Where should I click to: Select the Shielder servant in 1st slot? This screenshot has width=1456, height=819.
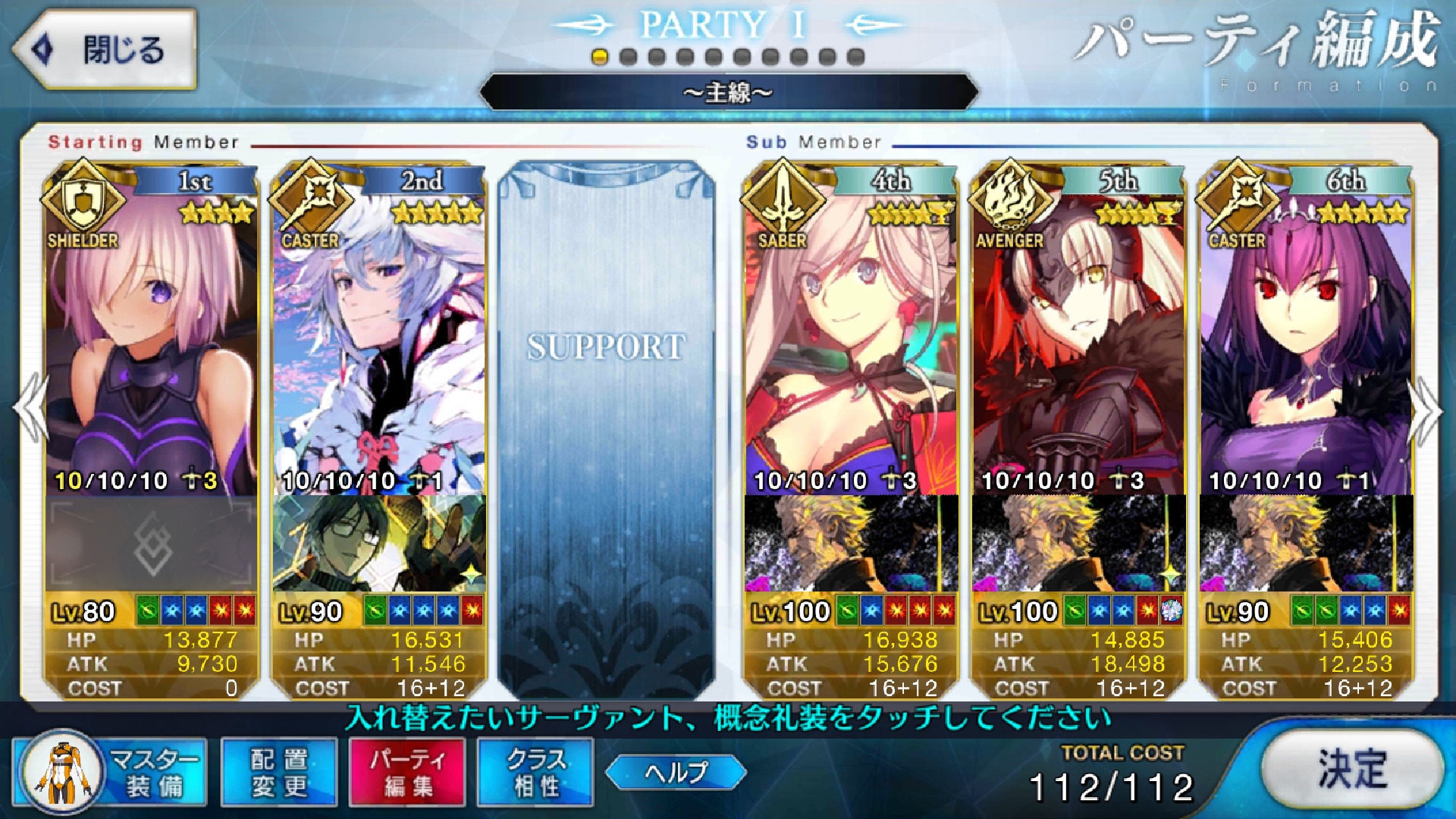(x=152, y=341)
